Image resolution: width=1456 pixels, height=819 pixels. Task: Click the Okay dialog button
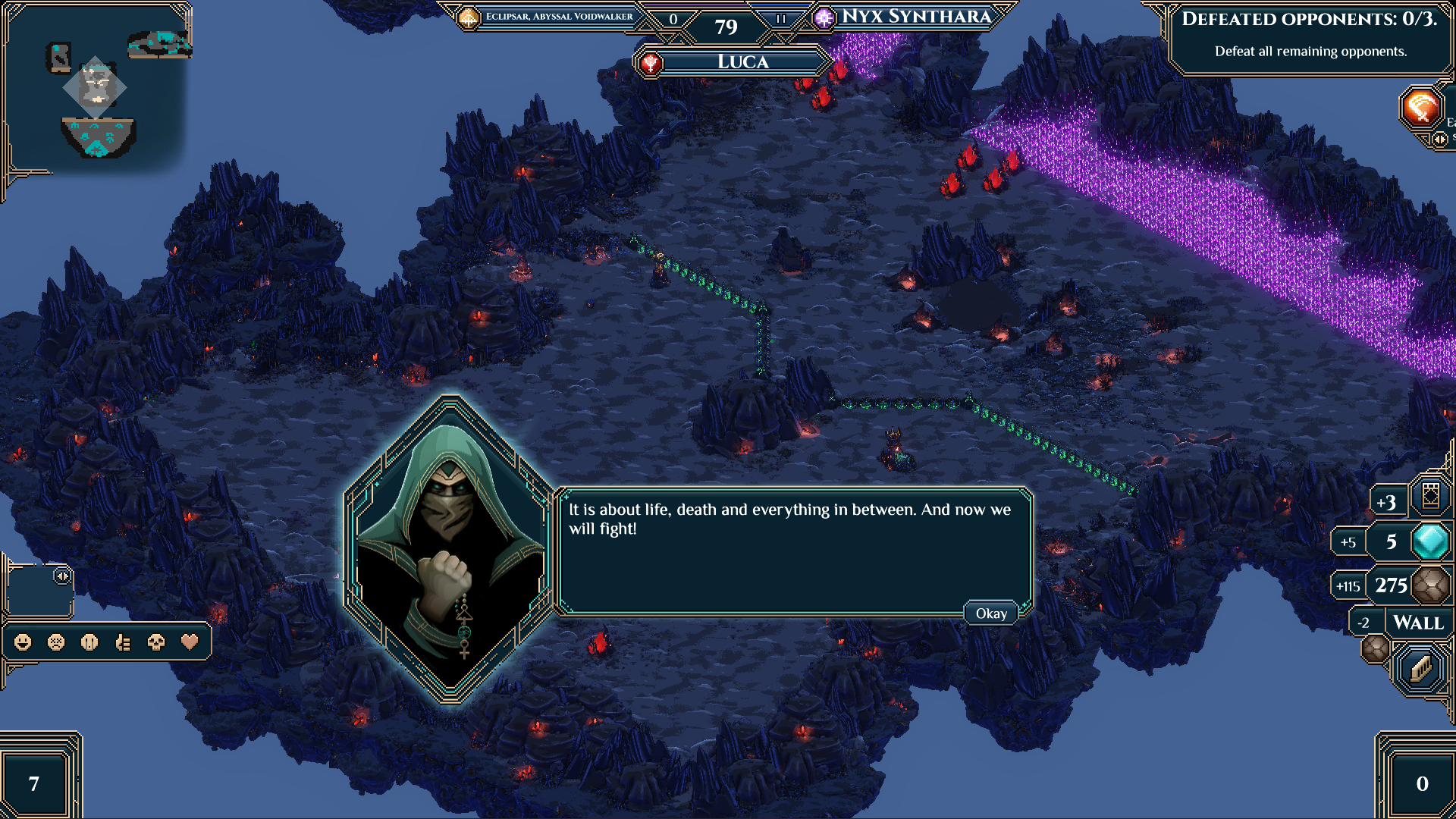[990, 613]
